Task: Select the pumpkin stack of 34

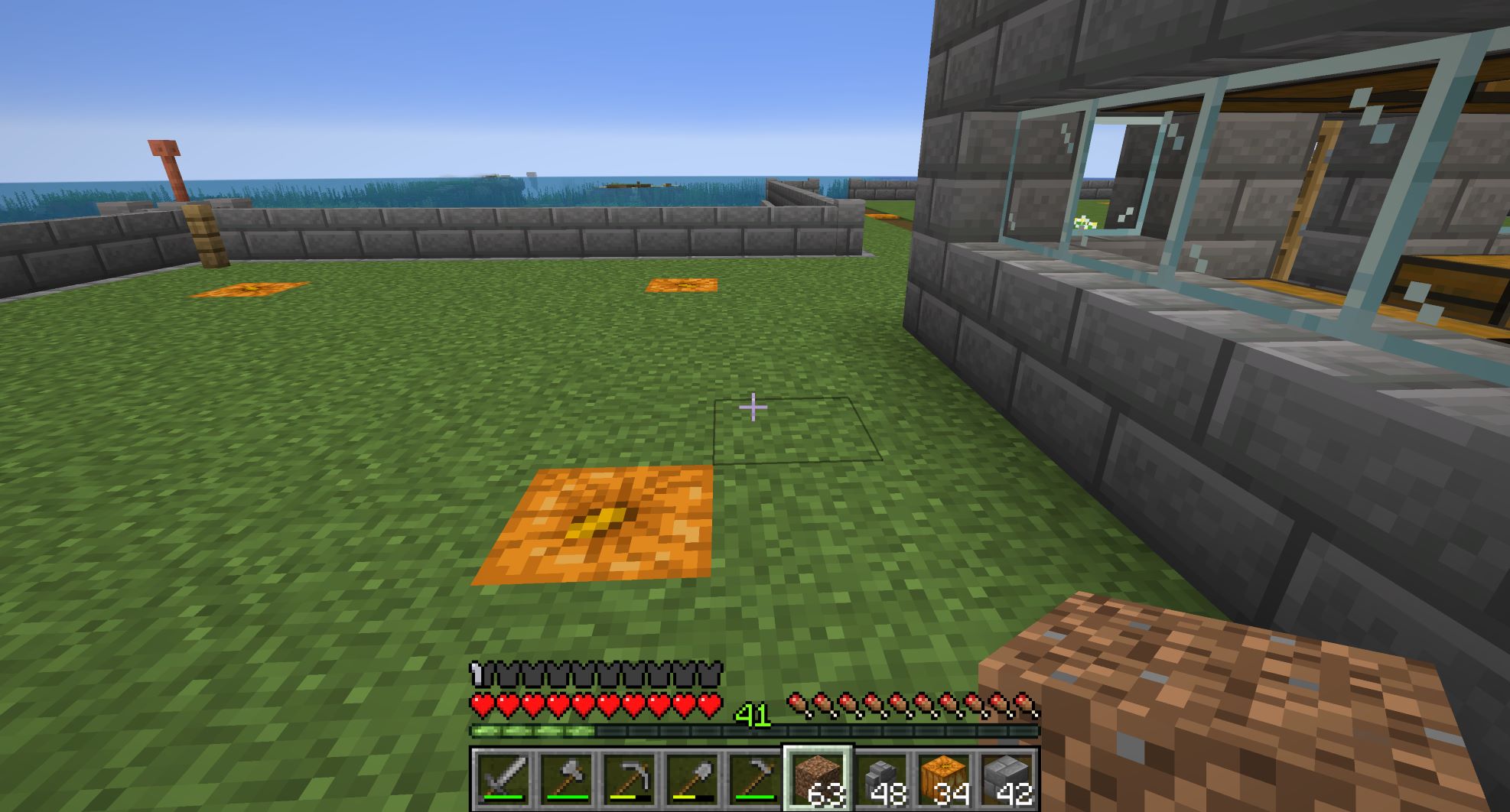Action: click(x=945, y=780)
